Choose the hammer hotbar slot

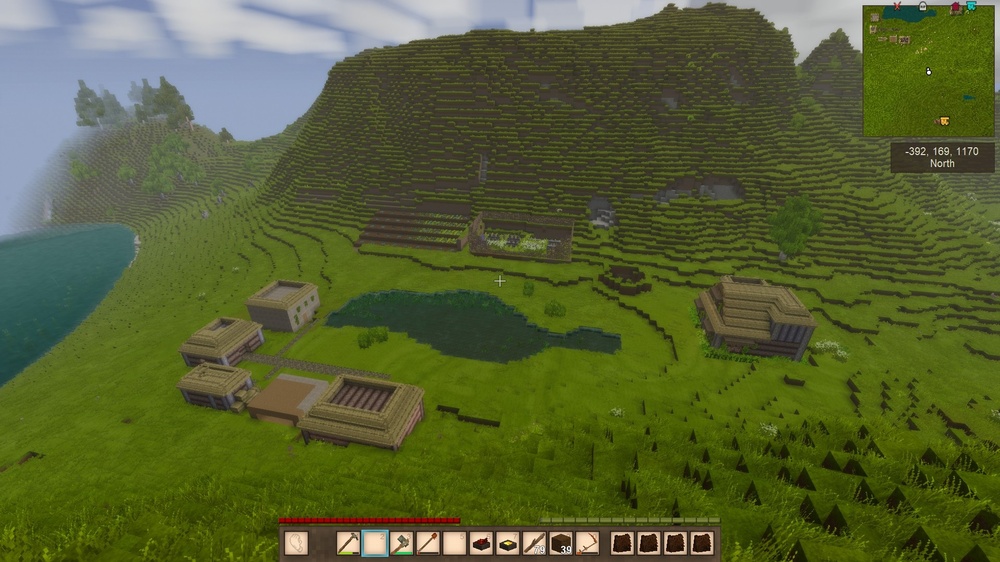[x=402, y=544]
